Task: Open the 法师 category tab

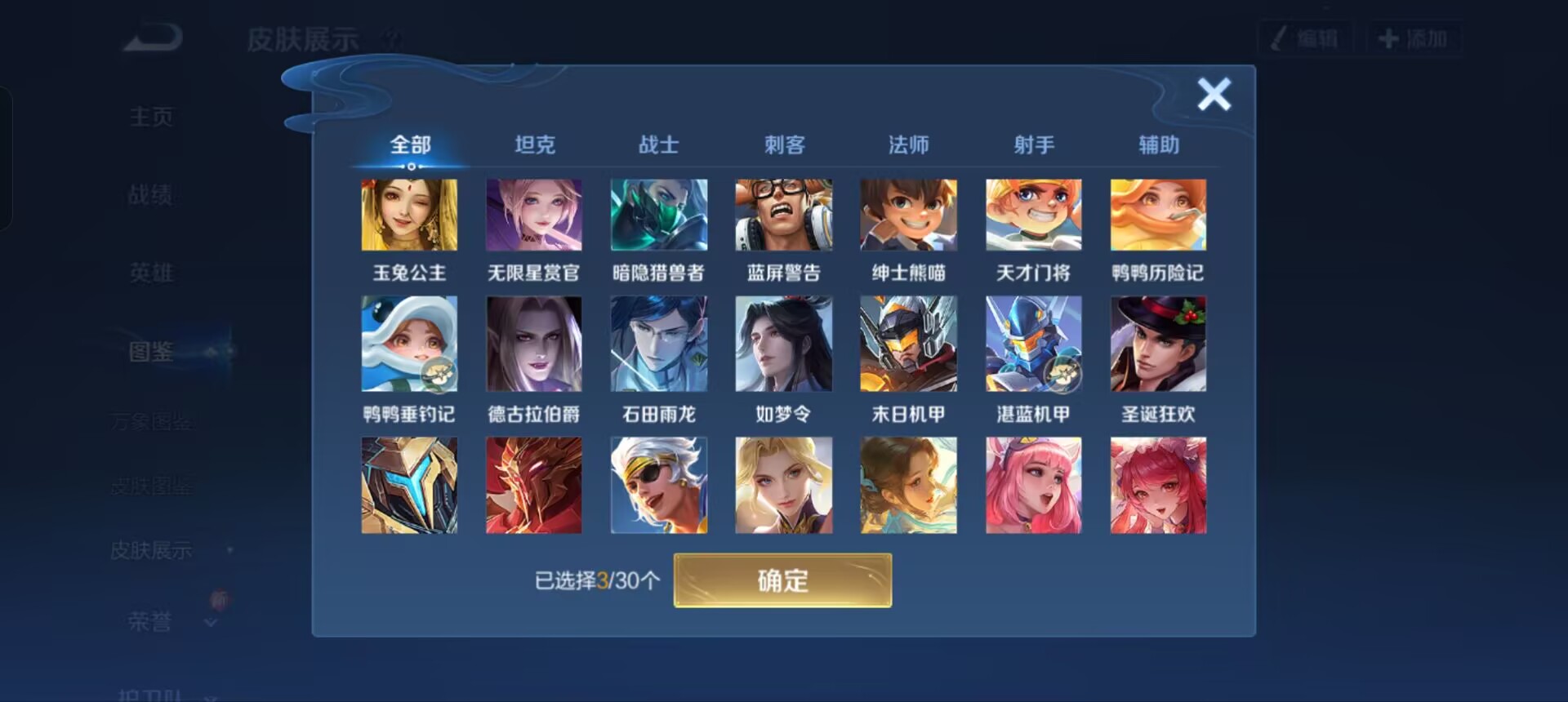Action: click(909, 144)
